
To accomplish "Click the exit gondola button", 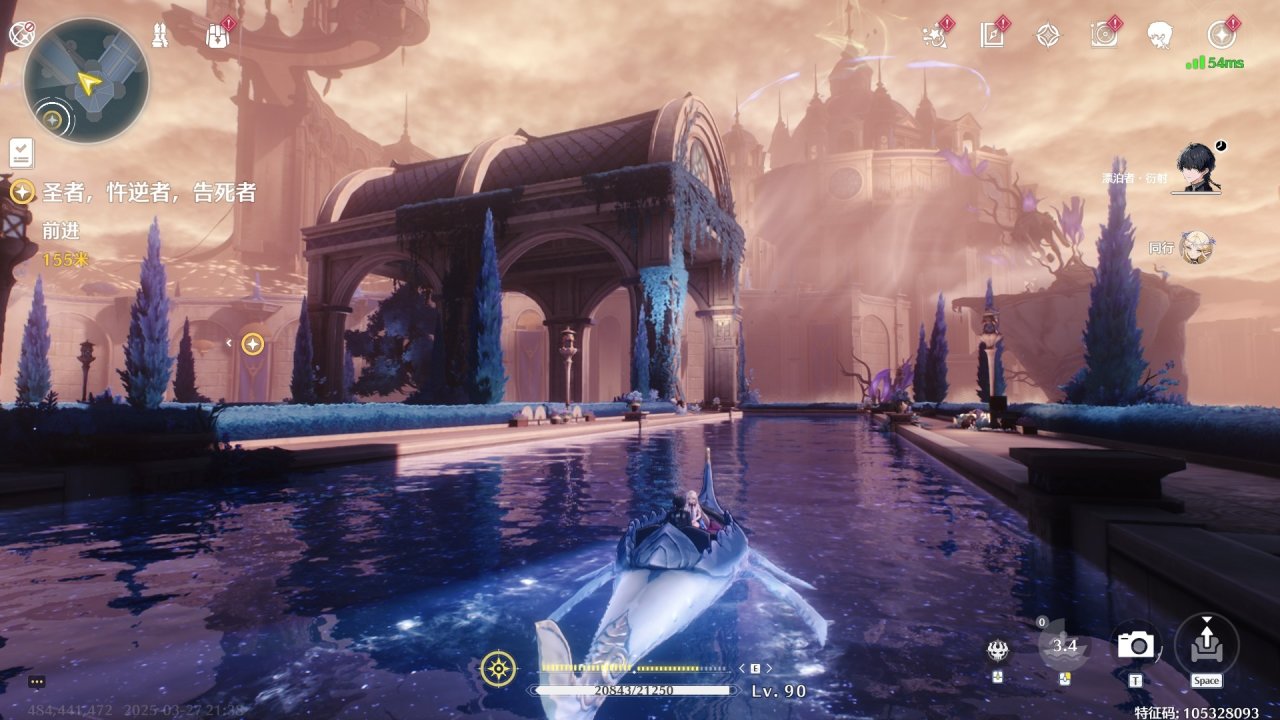I will tap(1206, 642).
